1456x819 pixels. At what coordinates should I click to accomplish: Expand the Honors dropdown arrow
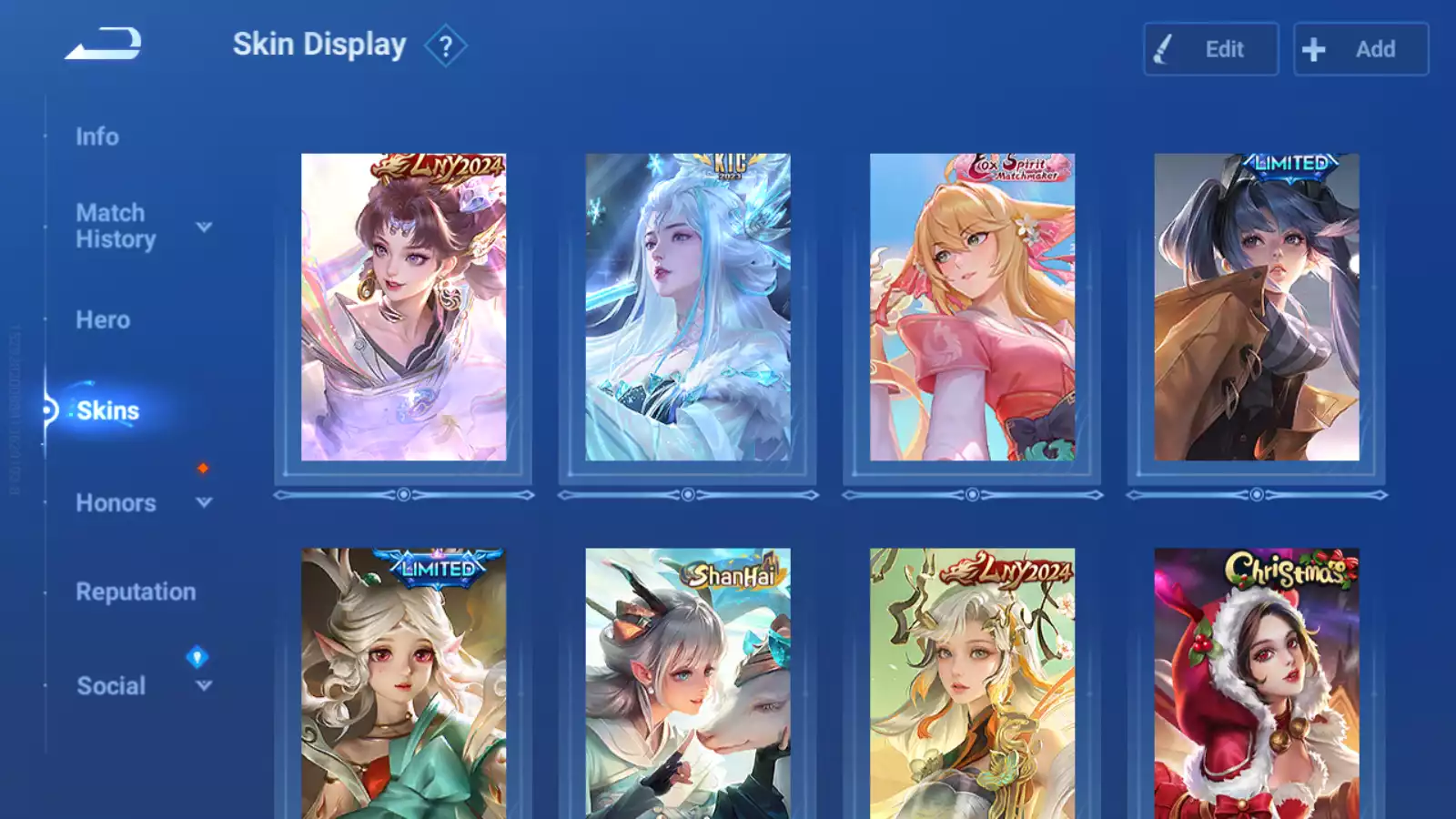click(x=204, y=502)
